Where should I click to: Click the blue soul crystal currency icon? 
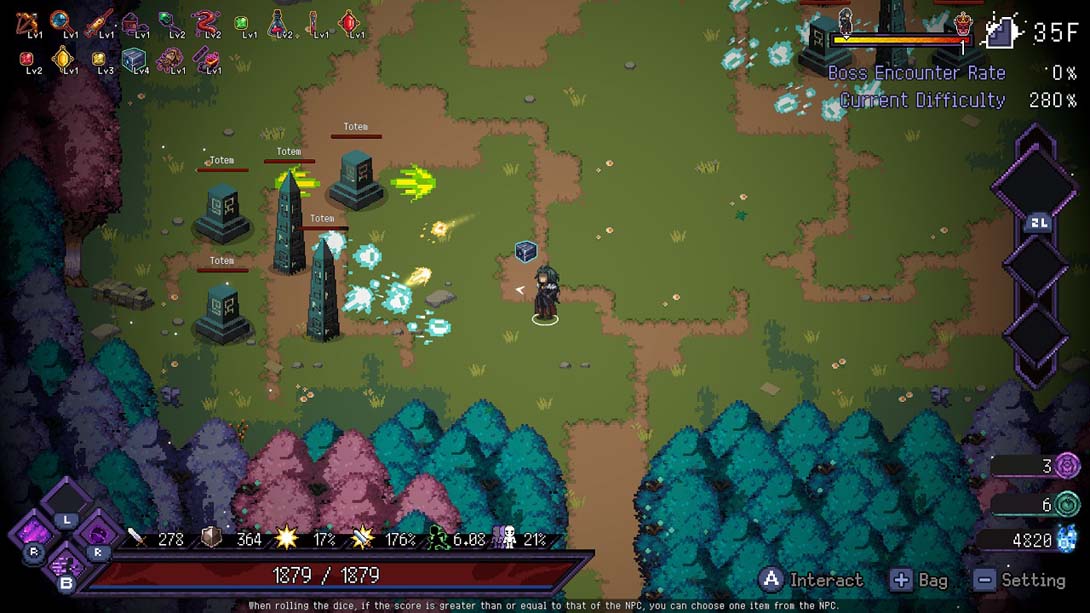pyautogui.click(x=1068, y=540)
